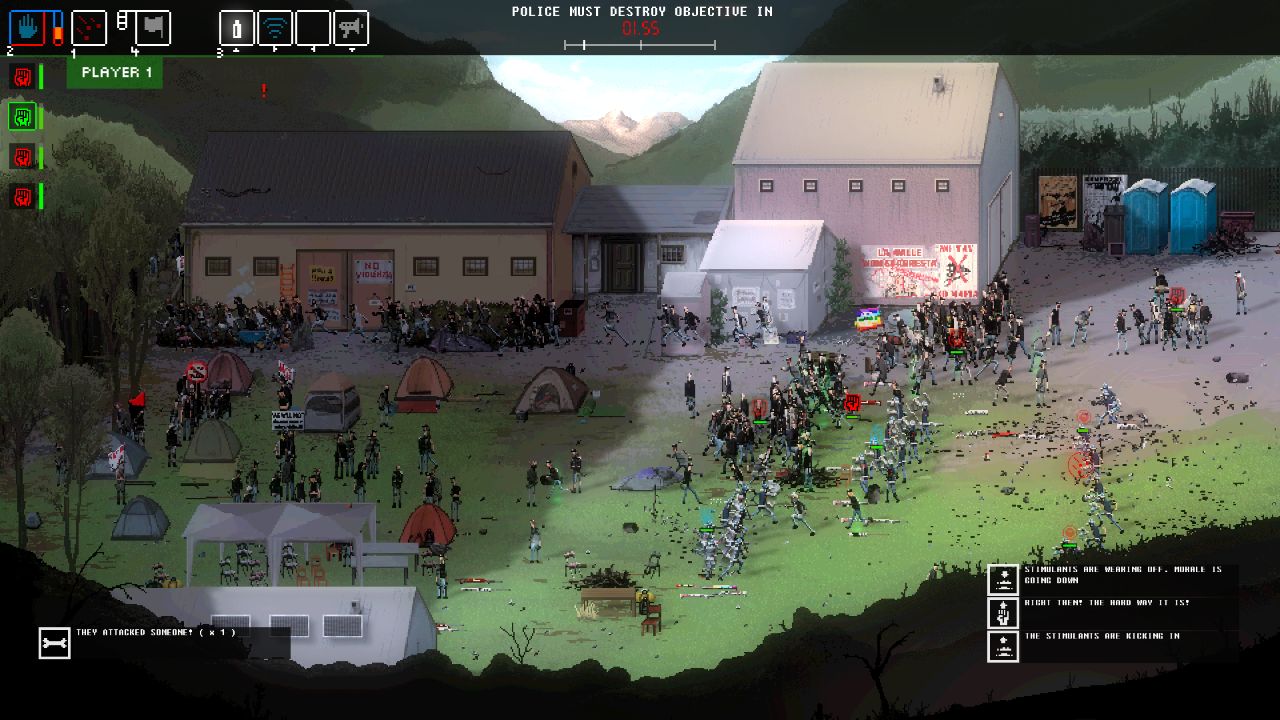Select the green fist squad icon

coord(23,117)
